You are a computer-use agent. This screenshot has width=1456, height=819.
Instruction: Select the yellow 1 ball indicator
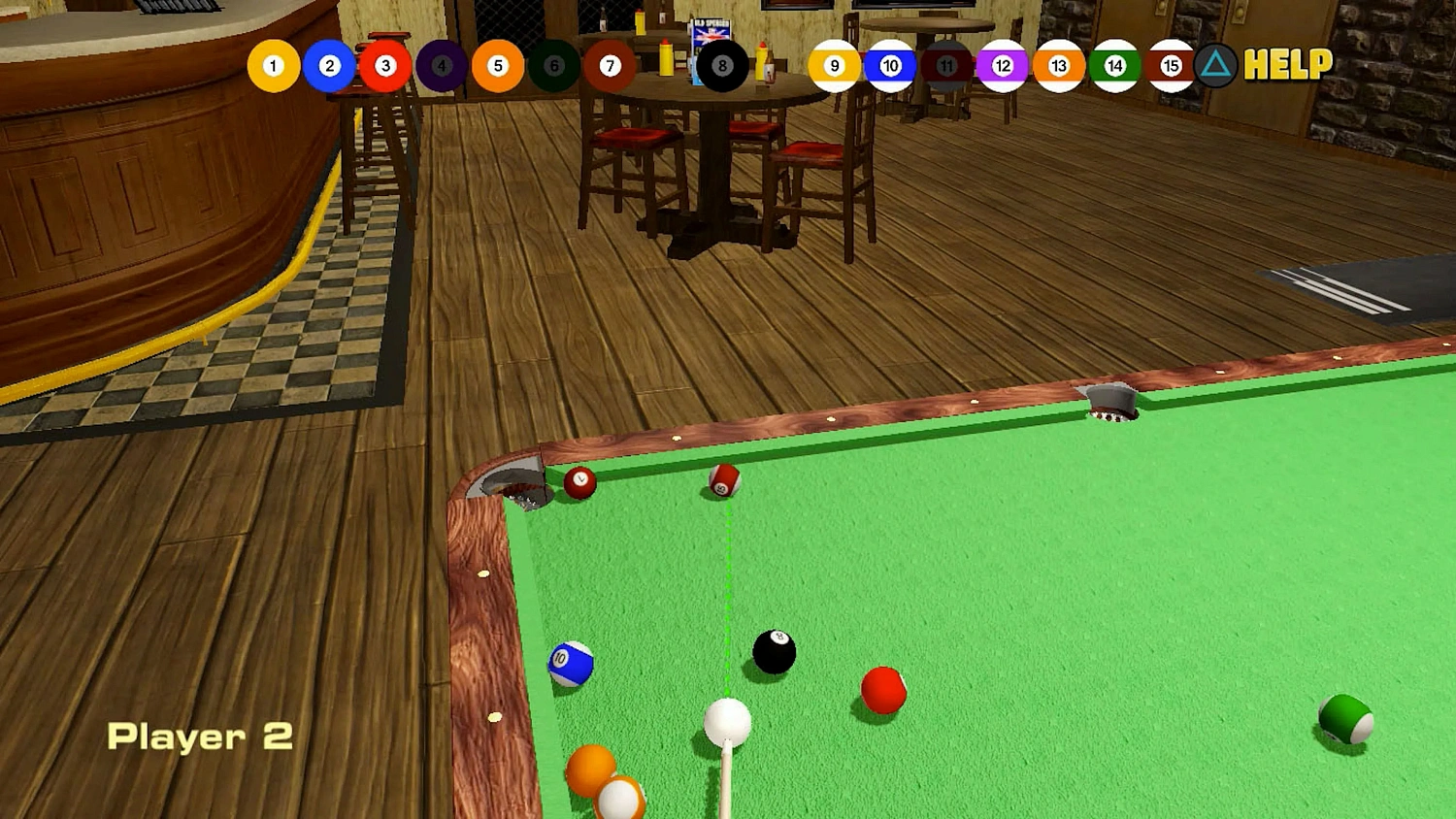(273, 65)
